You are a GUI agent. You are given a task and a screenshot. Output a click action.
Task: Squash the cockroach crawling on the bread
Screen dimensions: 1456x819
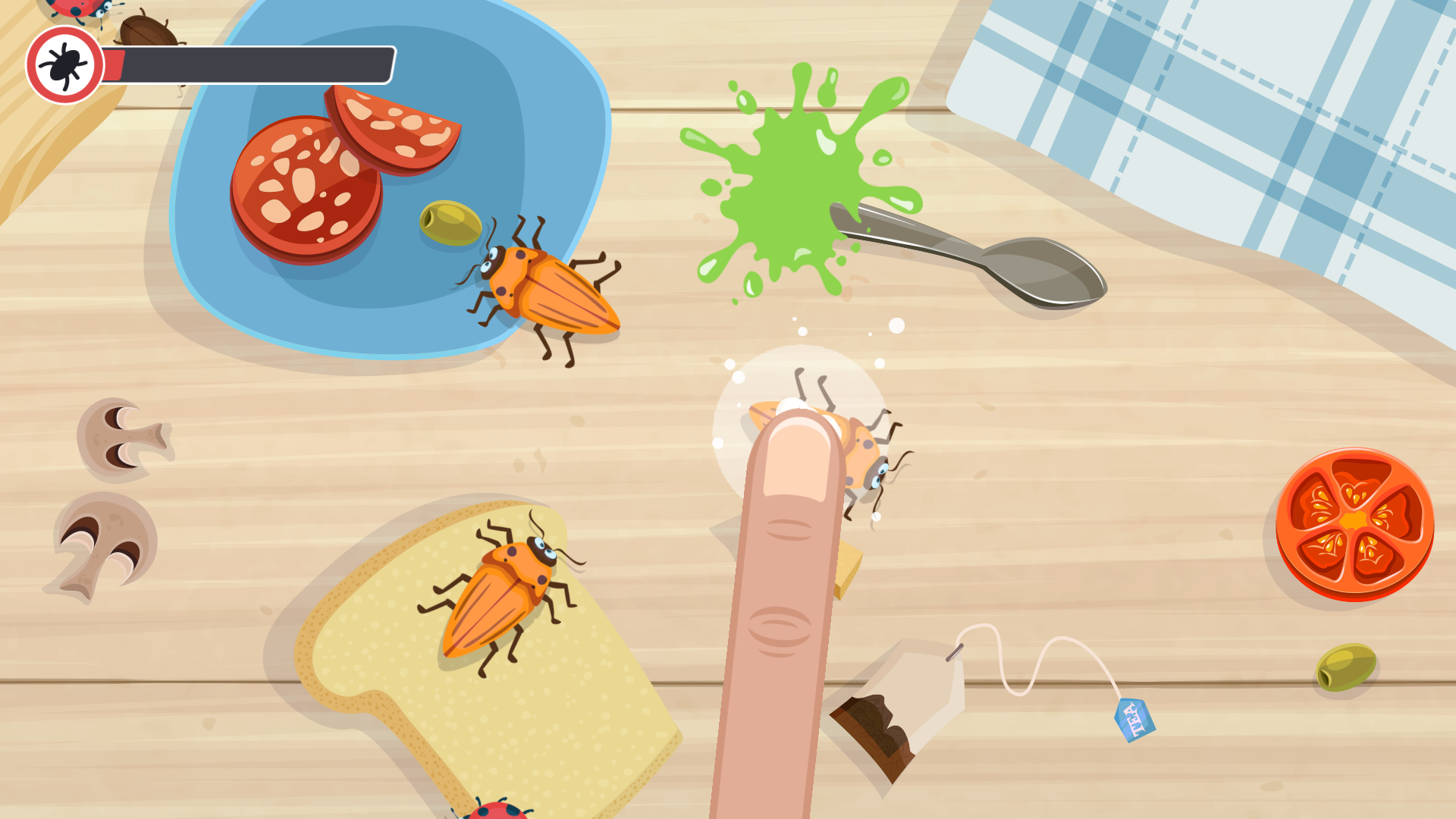(500, 599)
